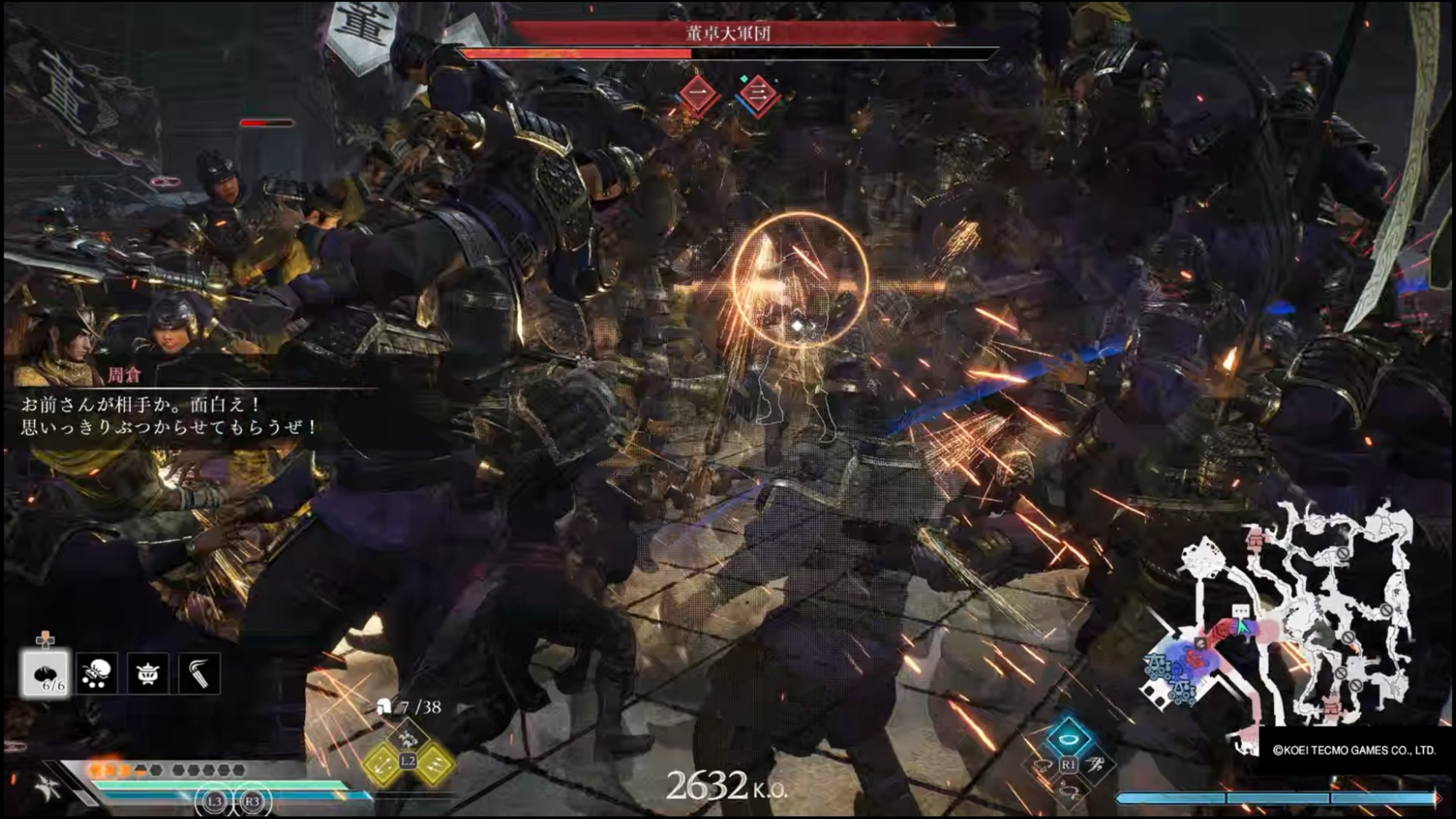This screenshot has height=819, width=1456.
Task: Select the bottom swirl battle art diamond
Action: [x=1068, y=789]
